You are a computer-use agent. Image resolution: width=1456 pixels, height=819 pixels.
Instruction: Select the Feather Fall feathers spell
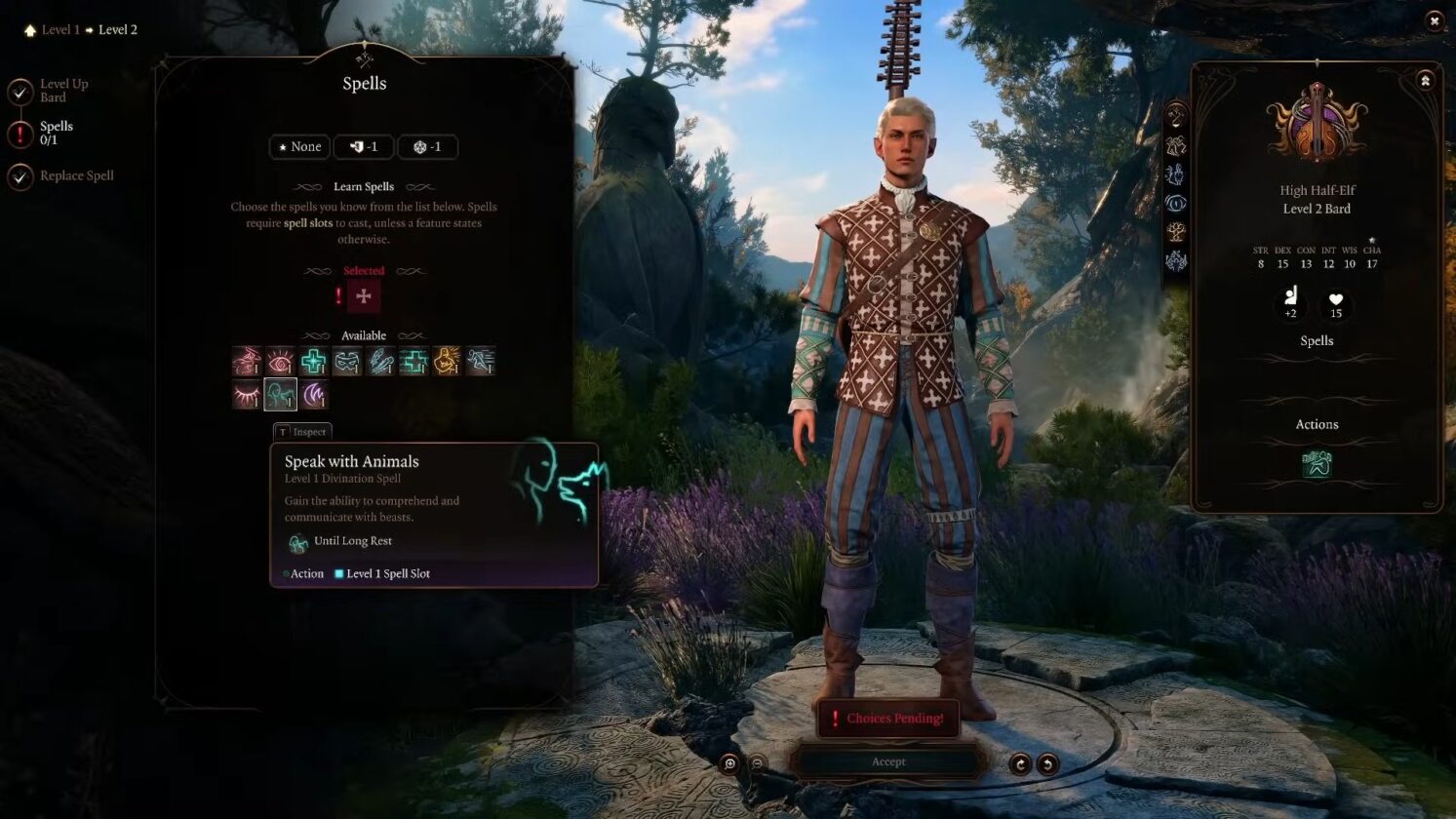tap(380, 362)
